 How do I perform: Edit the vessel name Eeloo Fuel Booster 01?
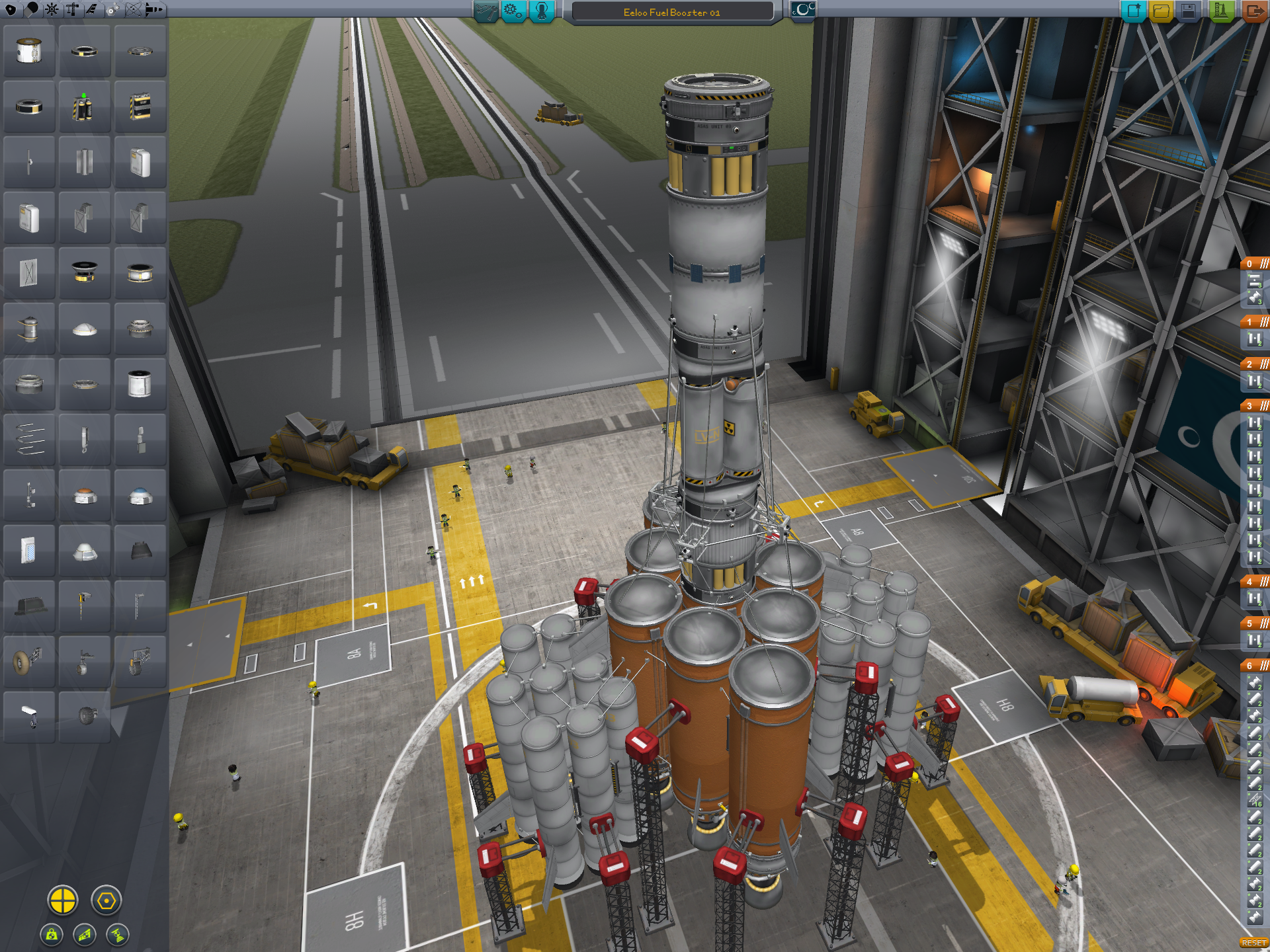pos(671,12)
